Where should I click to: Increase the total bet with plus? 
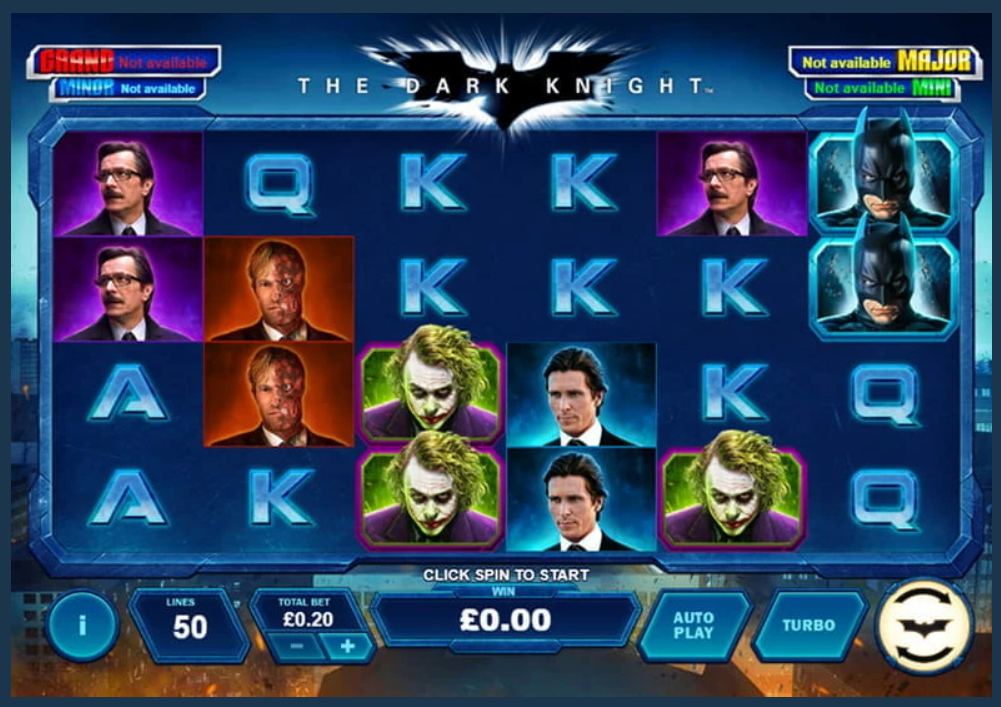(347, 646)
